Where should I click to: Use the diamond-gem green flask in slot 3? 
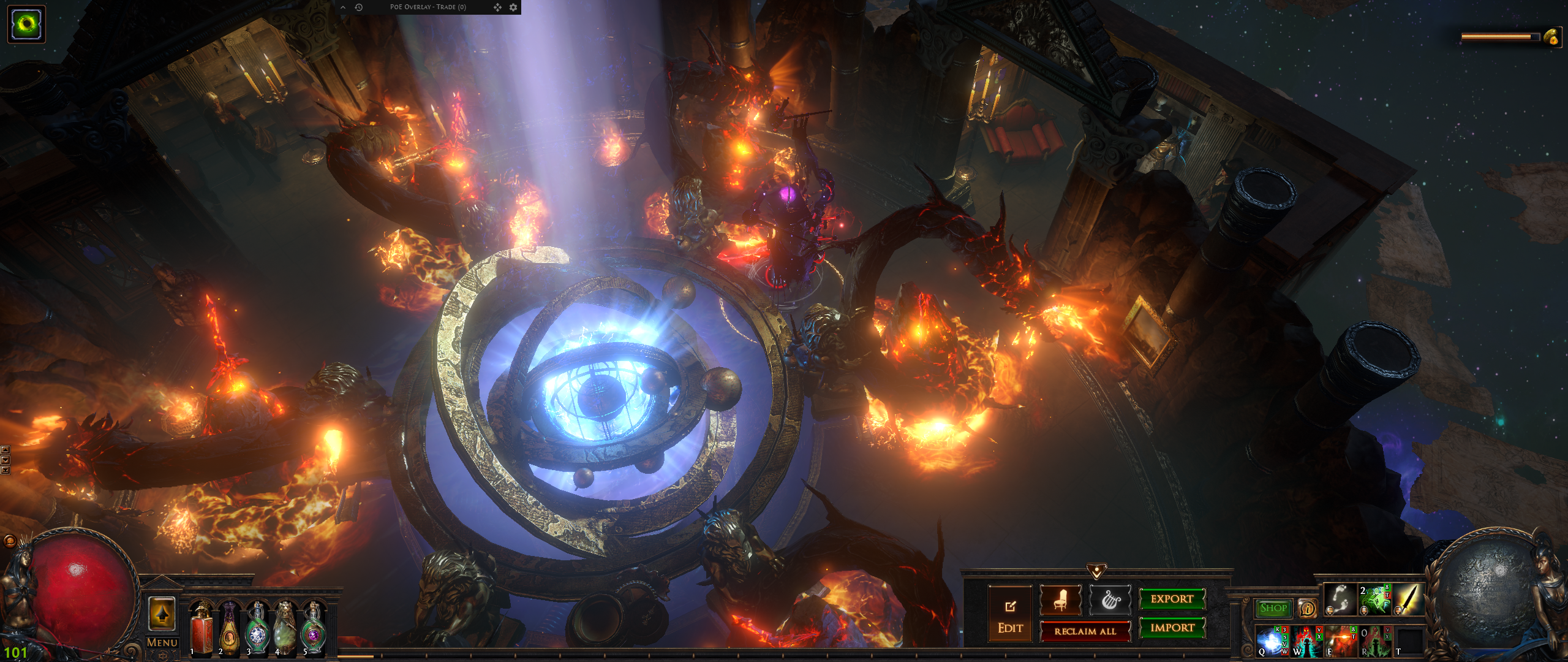coord(257,628)
